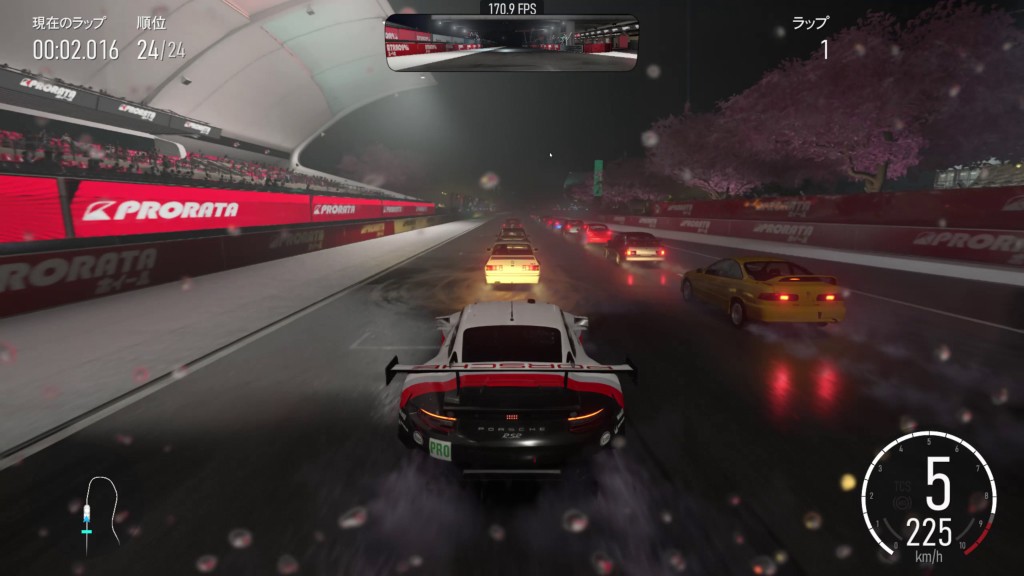
Task: Click the rear-view mirror display
Action: click(x=511, y=42)
